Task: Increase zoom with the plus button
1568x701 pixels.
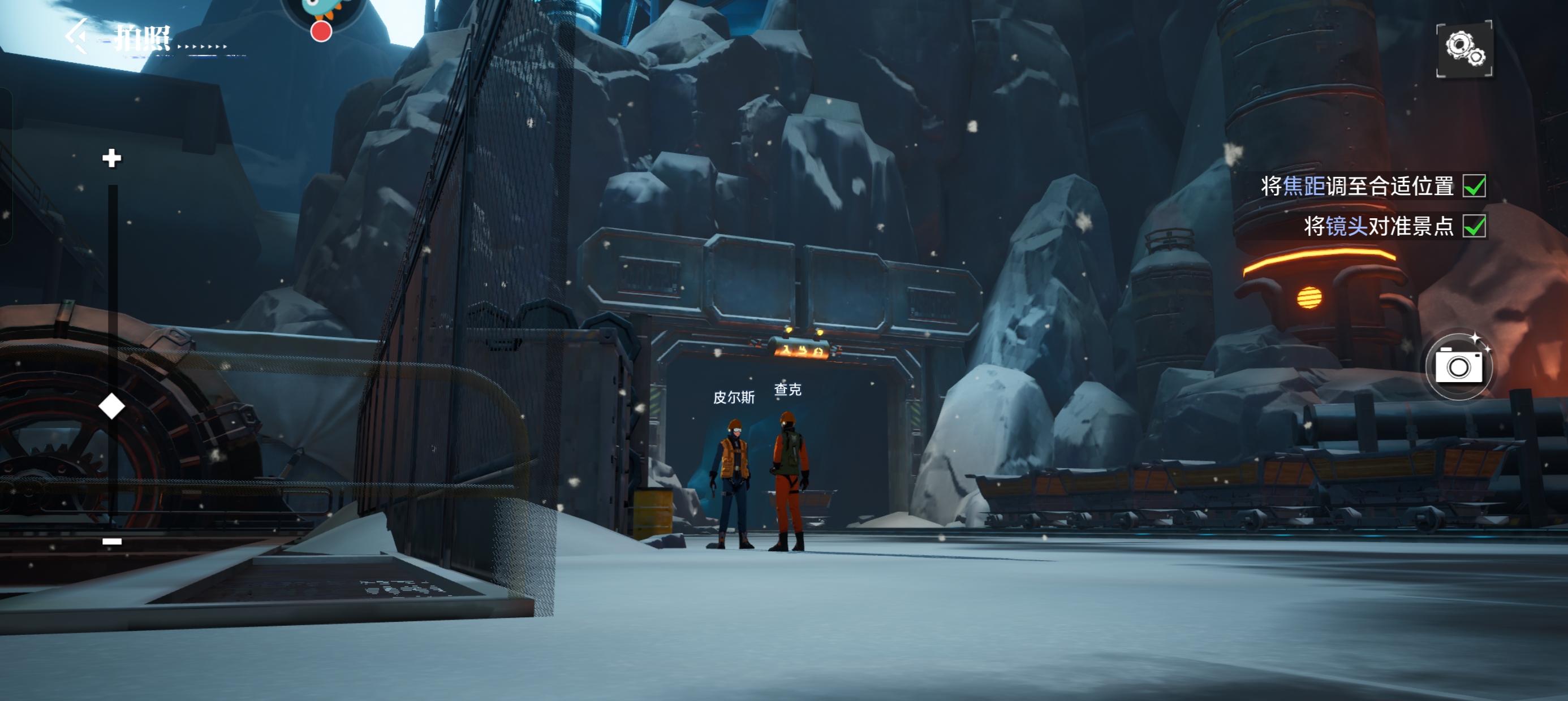Action: 111,158
